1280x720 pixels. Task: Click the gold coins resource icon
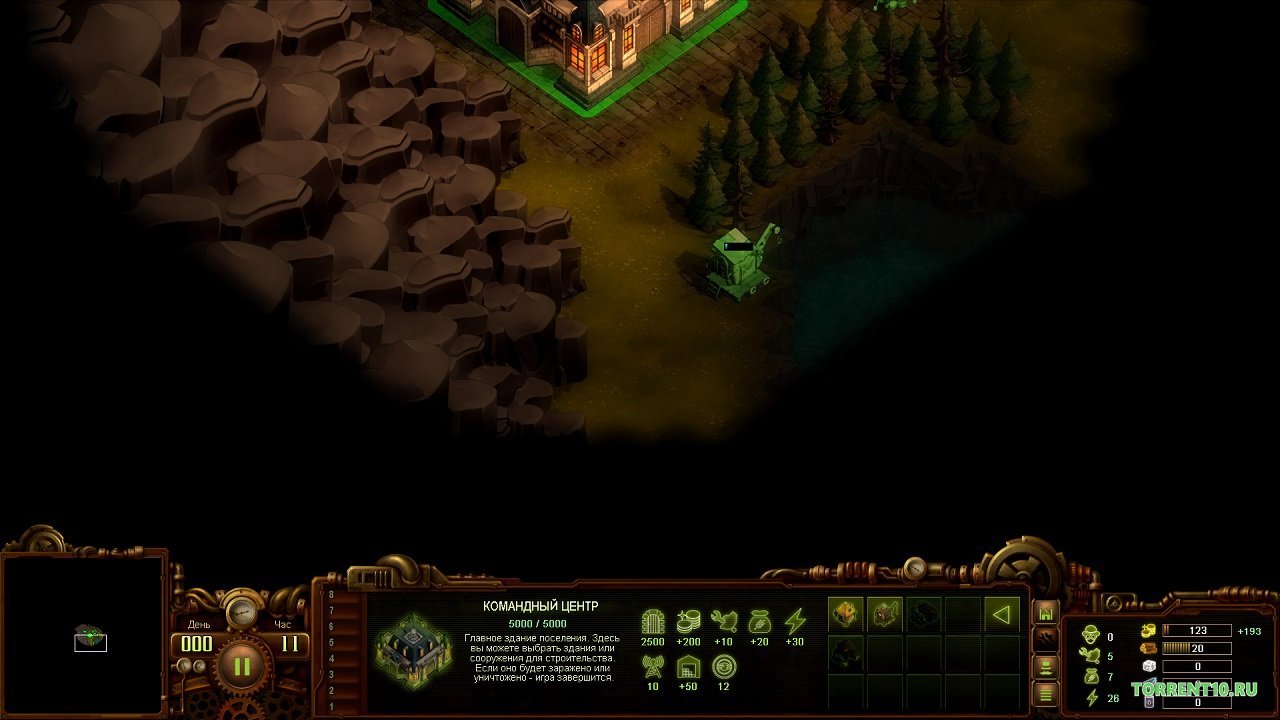point(1148,631)
